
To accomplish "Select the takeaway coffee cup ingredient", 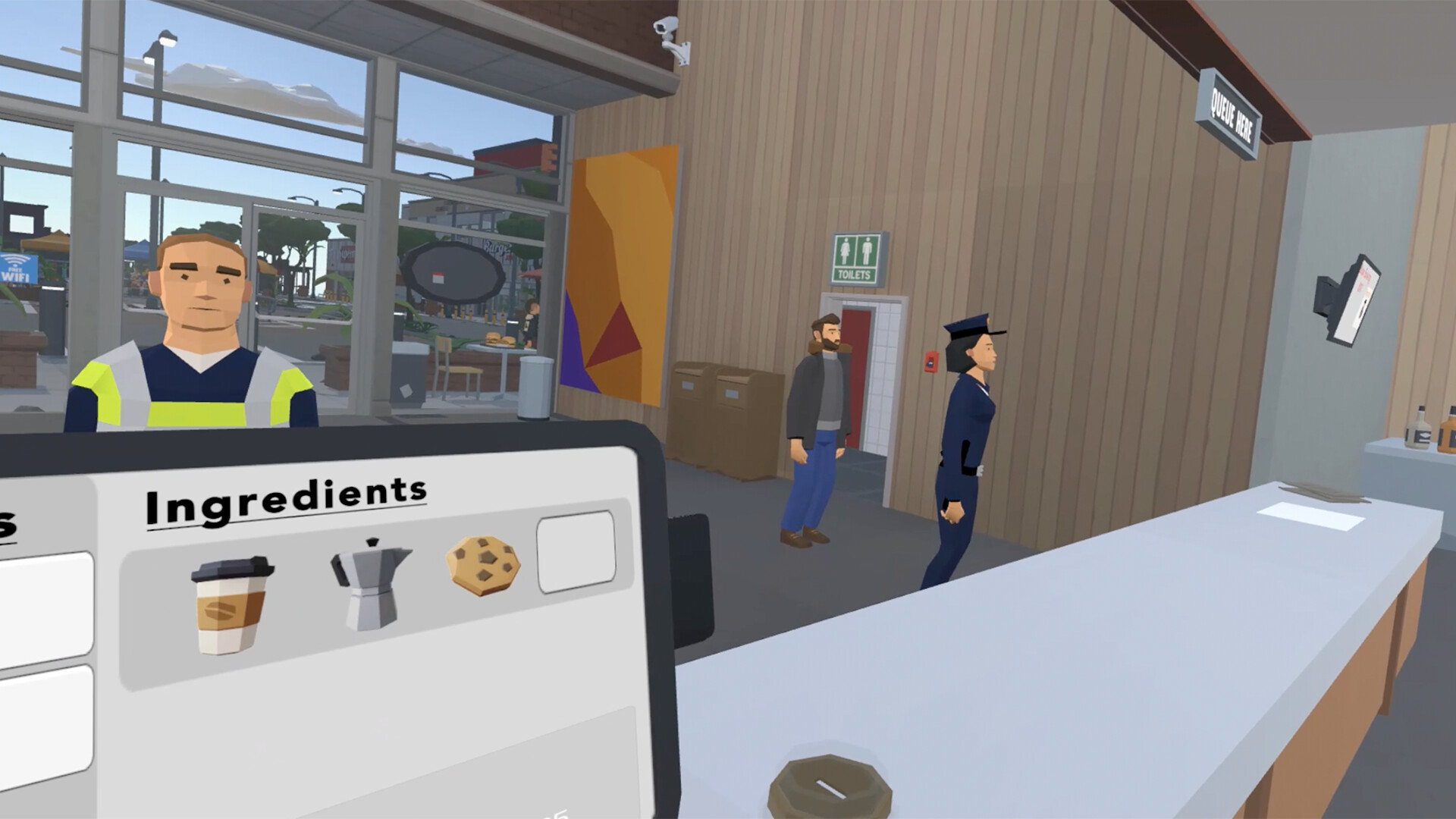I will pyautogui.click(x=230, y=599).
